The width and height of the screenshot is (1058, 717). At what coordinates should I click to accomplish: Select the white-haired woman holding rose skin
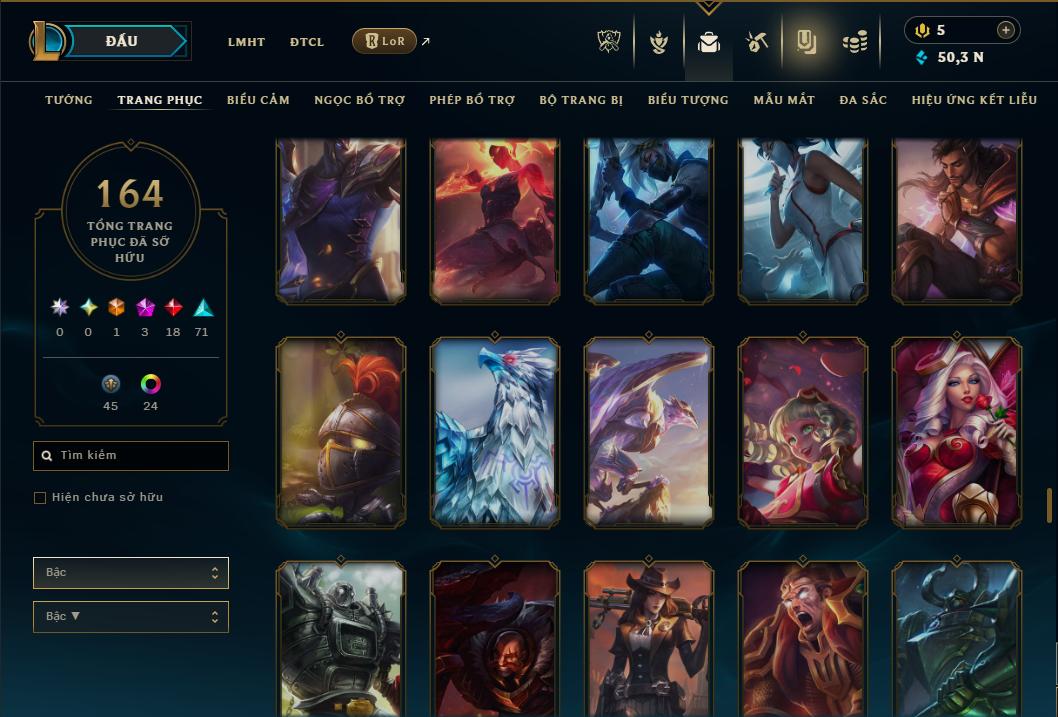[957, 432]
